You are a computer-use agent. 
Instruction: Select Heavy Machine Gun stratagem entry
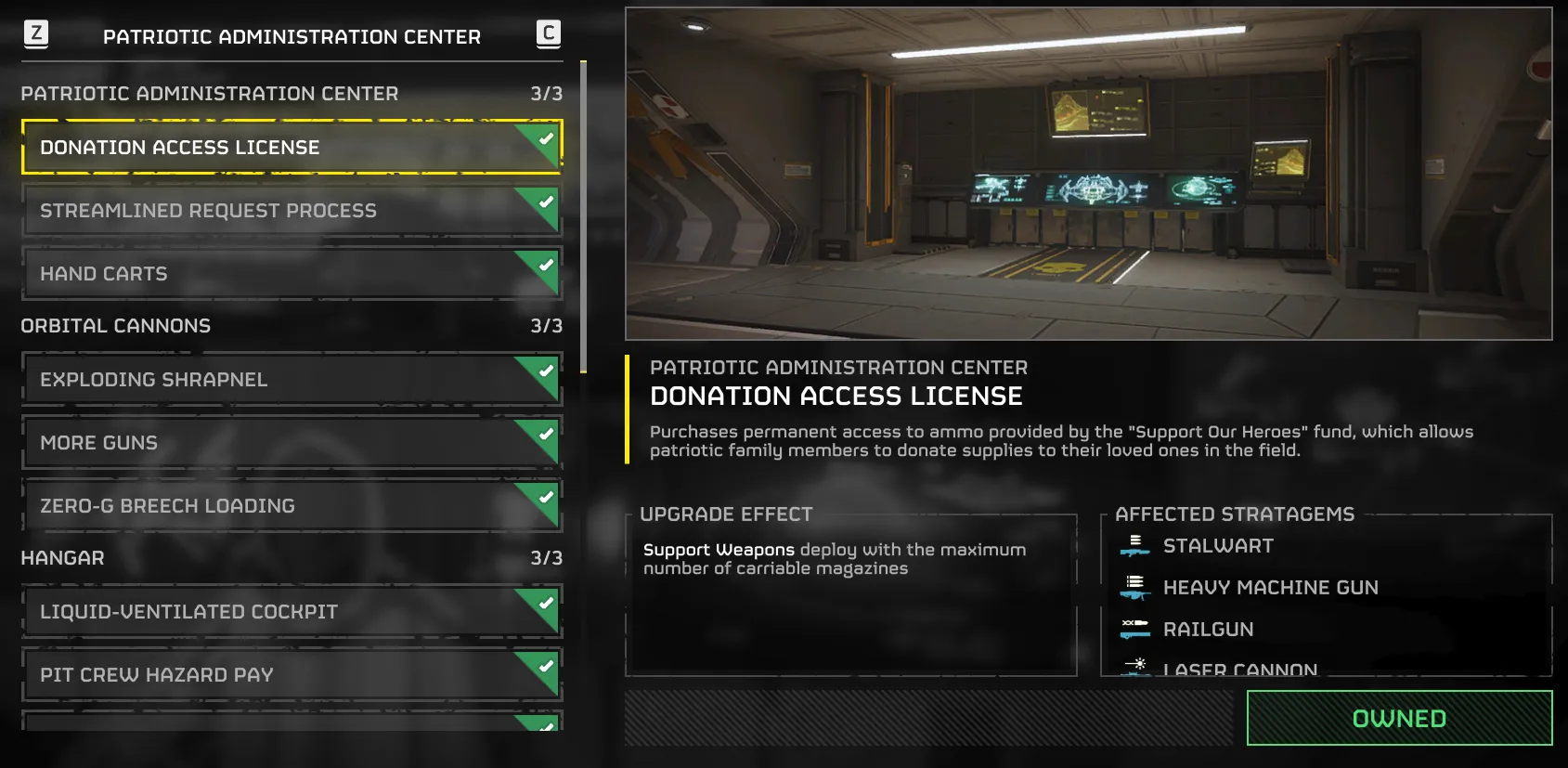[x=1269, y=588]
